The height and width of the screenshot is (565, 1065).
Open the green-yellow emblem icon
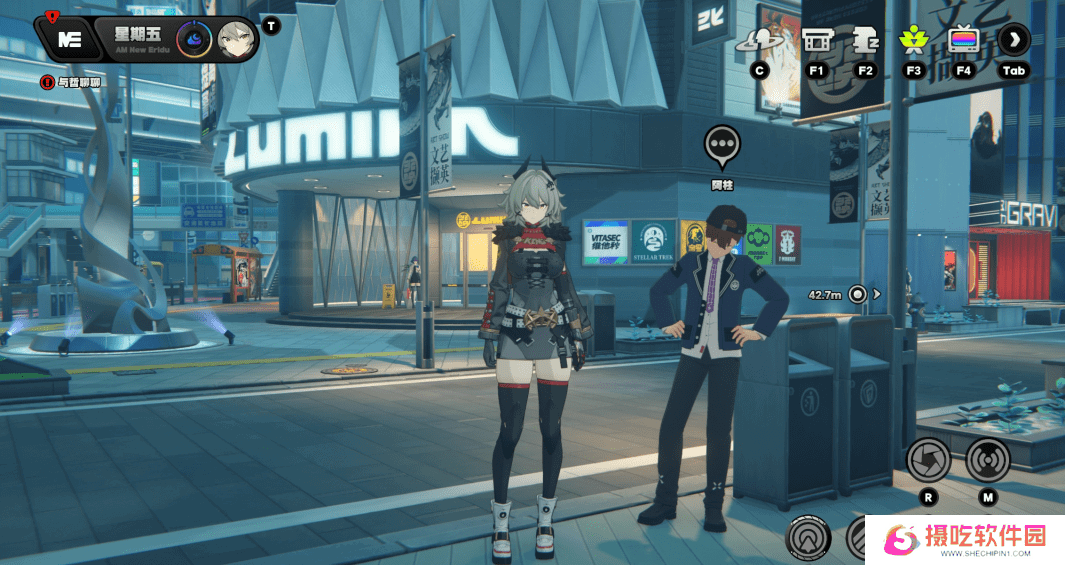[x=912, y=41]
